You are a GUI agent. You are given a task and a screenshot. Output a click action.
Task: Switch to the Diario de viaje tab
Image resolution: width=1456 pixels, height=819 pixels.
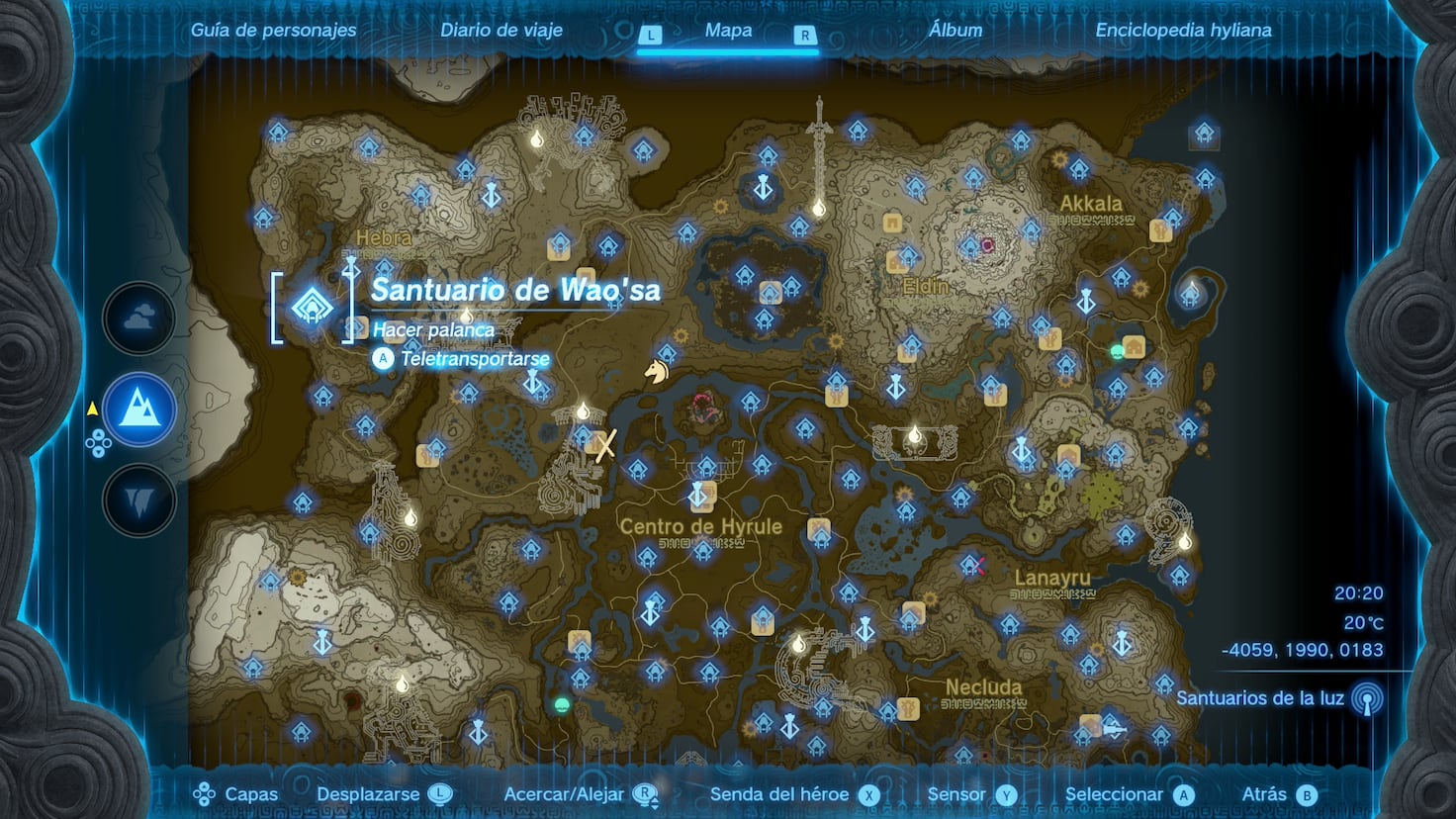click(501, 30)
